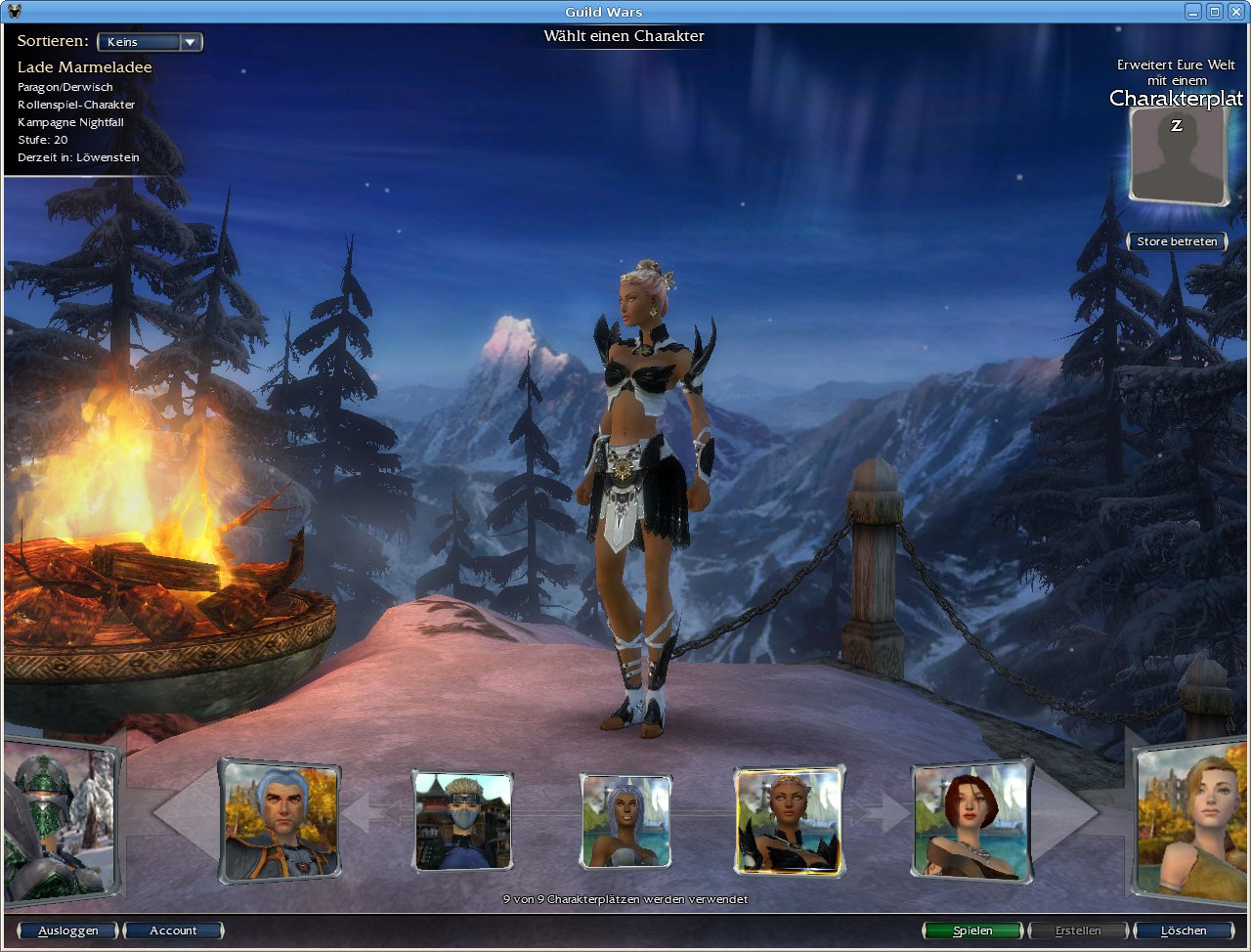The width and height of the screenshot is (1251, 952).
Task: Click the Löschen button
Action: 1183,930
